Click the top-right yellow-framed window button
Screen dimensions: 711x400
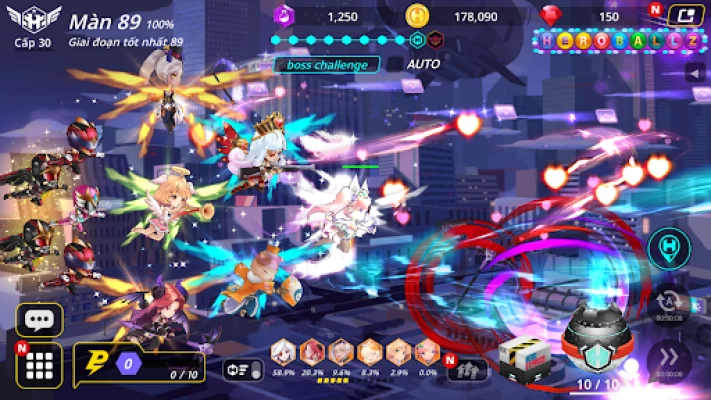(x=683, y=15)
